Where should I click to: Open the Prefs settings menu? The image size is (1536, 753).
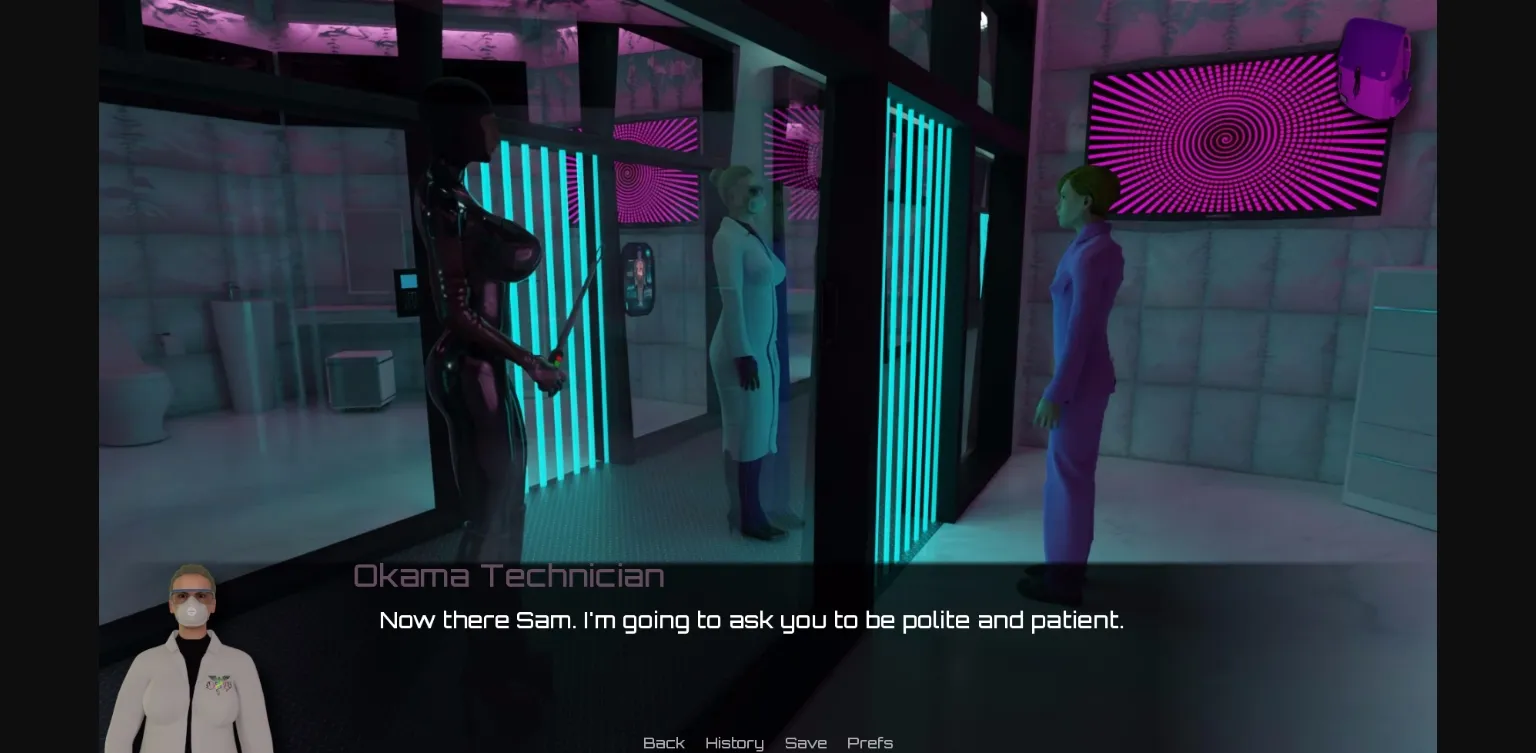coord(869,743)
